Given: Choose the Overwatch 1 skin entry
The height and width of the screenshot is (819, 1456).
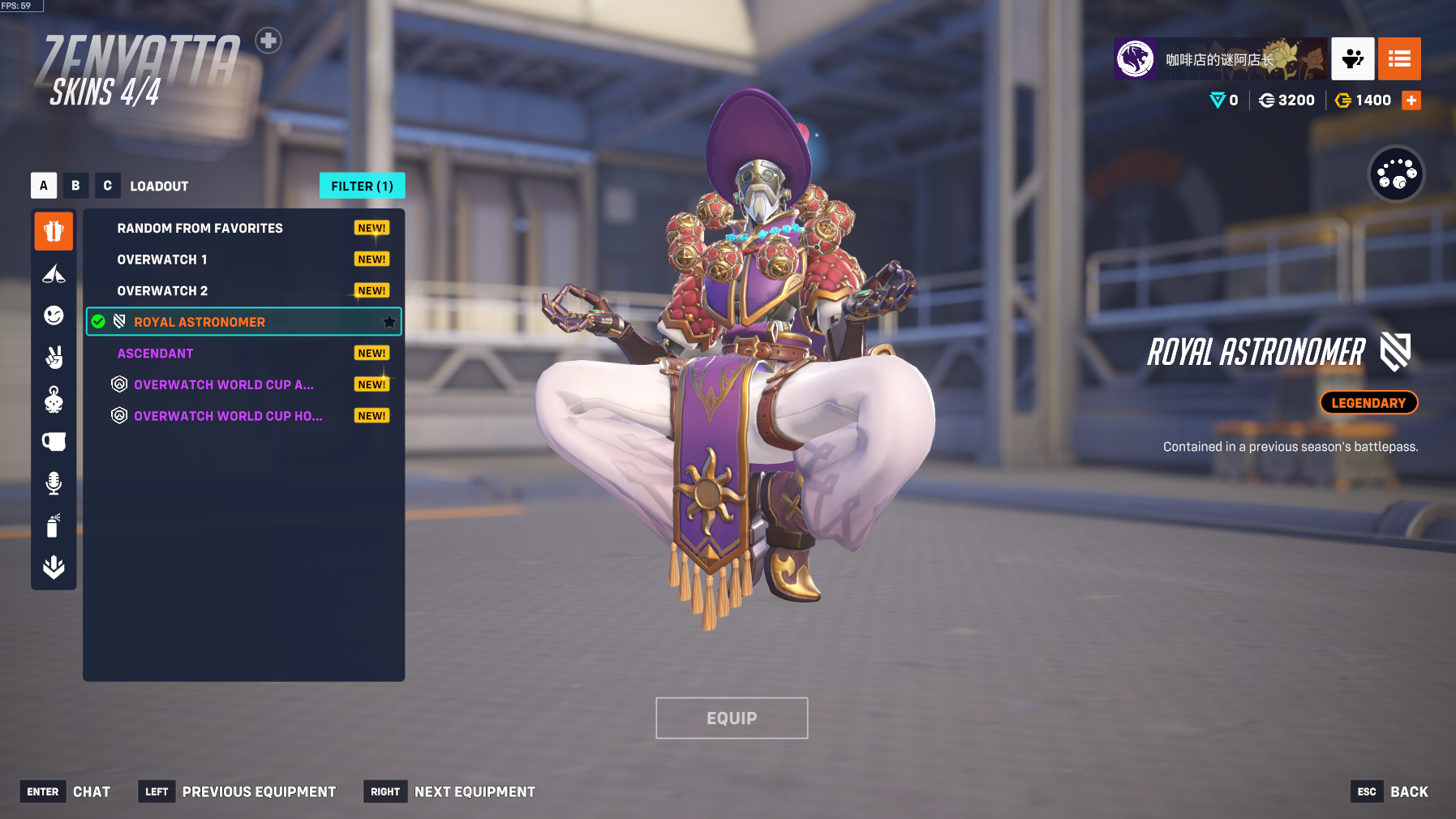Looking at the screenshot, I should point(162,259).
